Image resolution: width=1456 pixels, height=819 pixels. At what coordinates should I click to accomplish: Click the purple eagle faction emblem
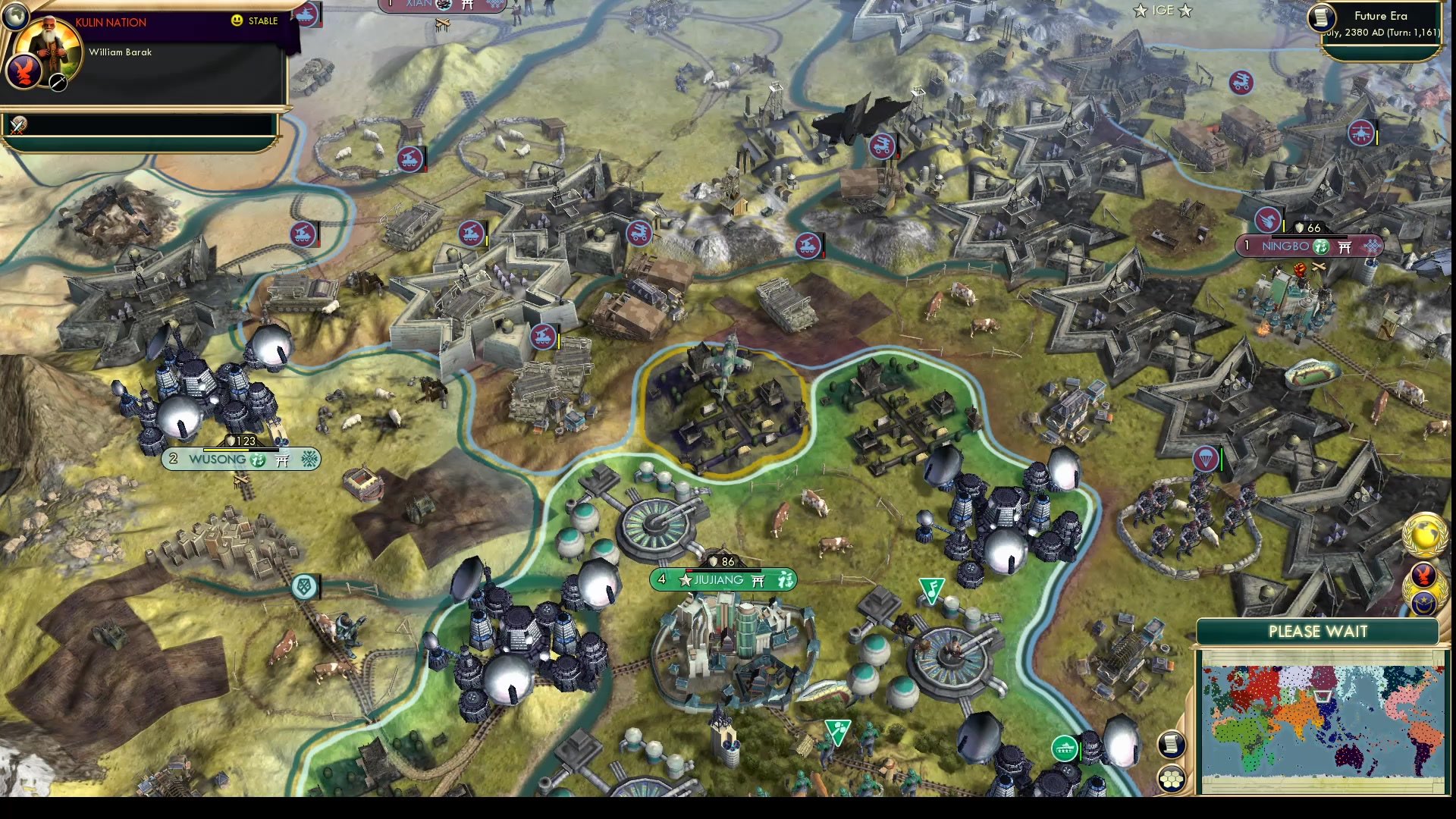(x=24, y=72)
